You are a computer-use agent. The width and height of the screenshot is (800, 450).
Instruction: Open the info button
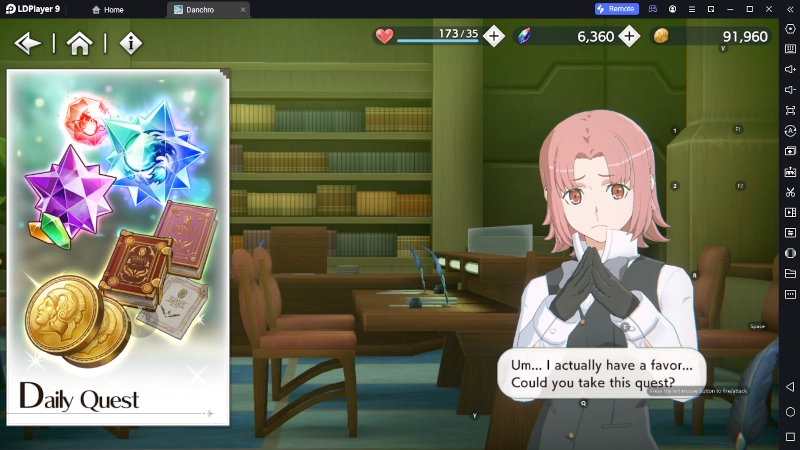131,43
